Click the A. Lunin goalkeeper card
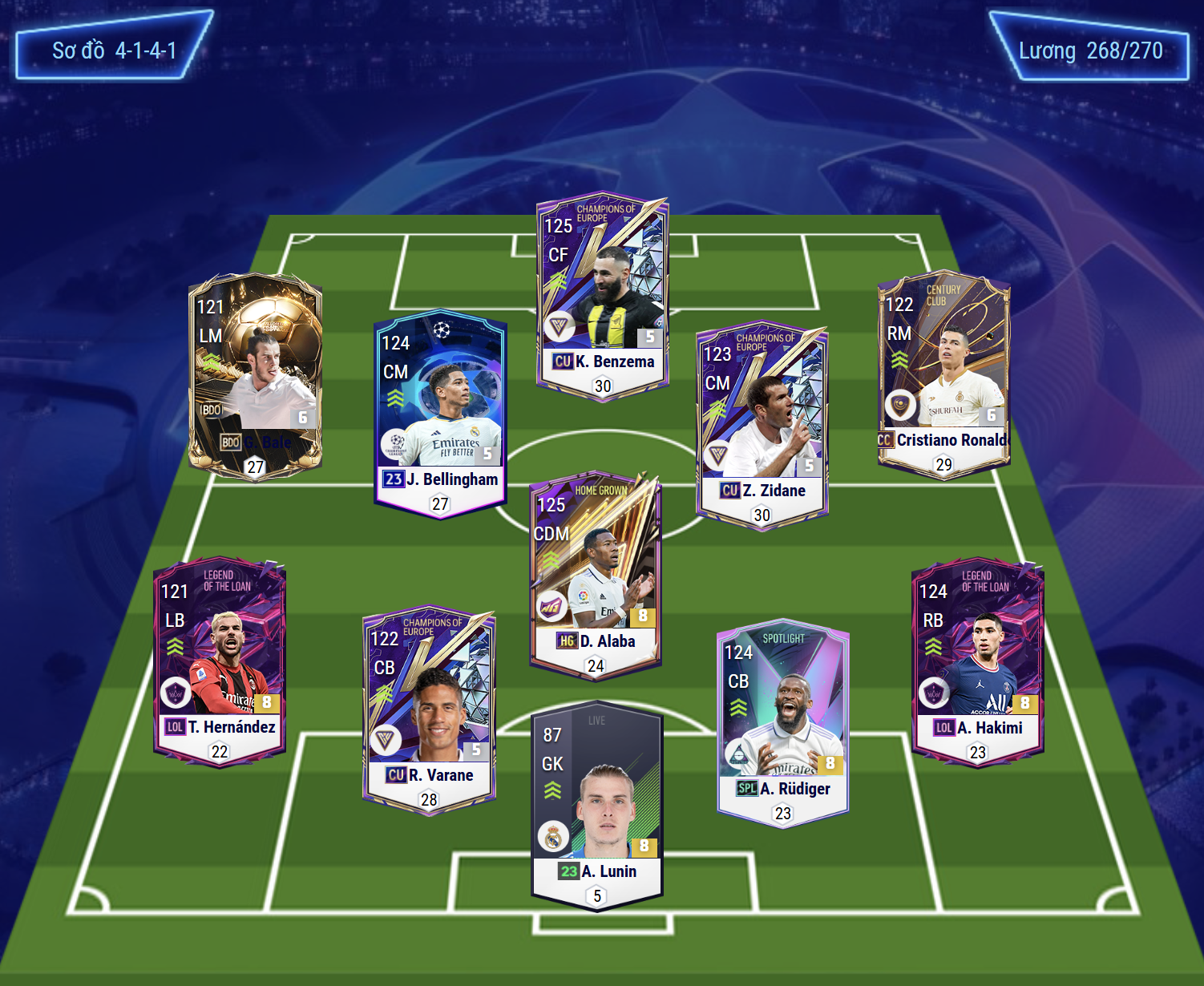Viewport: 1204px width, 986px height. (x=597, y=806)
